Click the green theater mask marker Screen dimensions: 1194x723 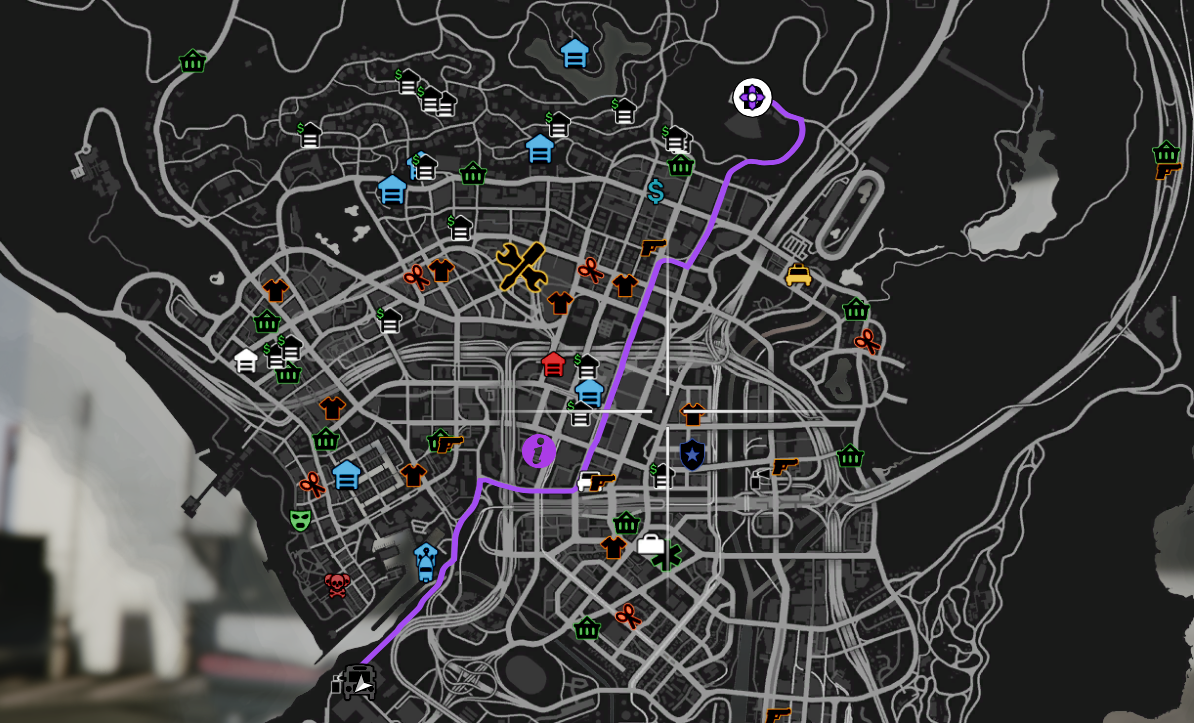pyautogui.click(x=299, y=520)
